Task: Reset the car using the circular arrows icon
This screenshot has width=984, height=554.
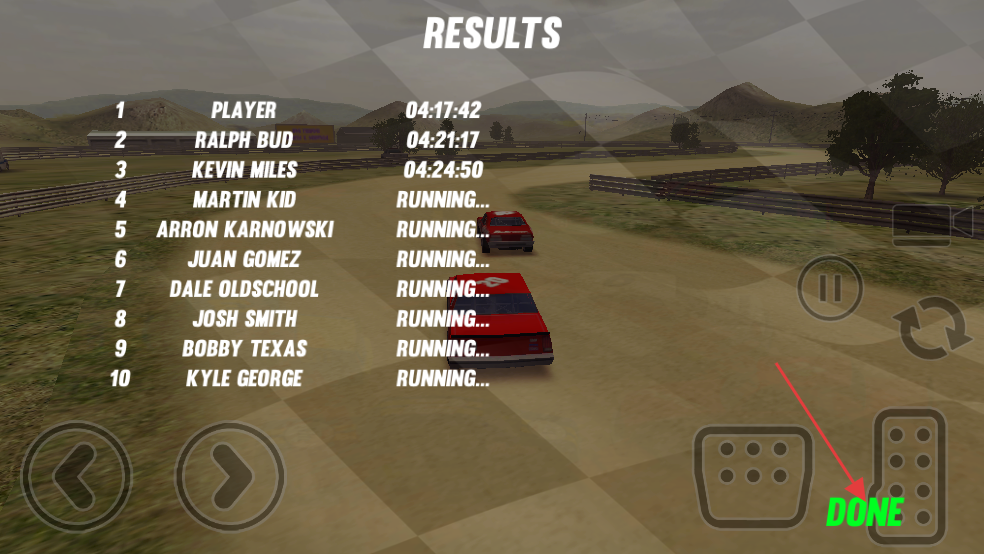Action: click(x=935, y=333)
